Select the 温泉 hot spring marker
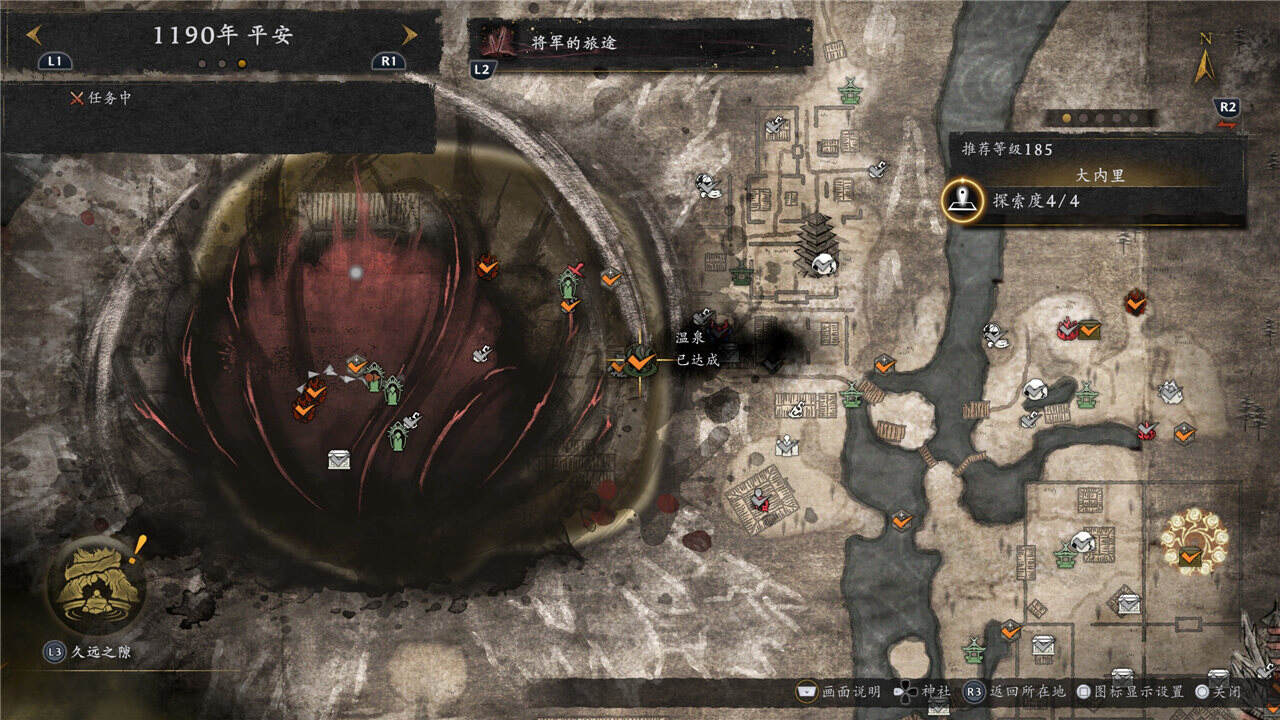The height and width of the screenshot is (720, 1280). [639, 357]
